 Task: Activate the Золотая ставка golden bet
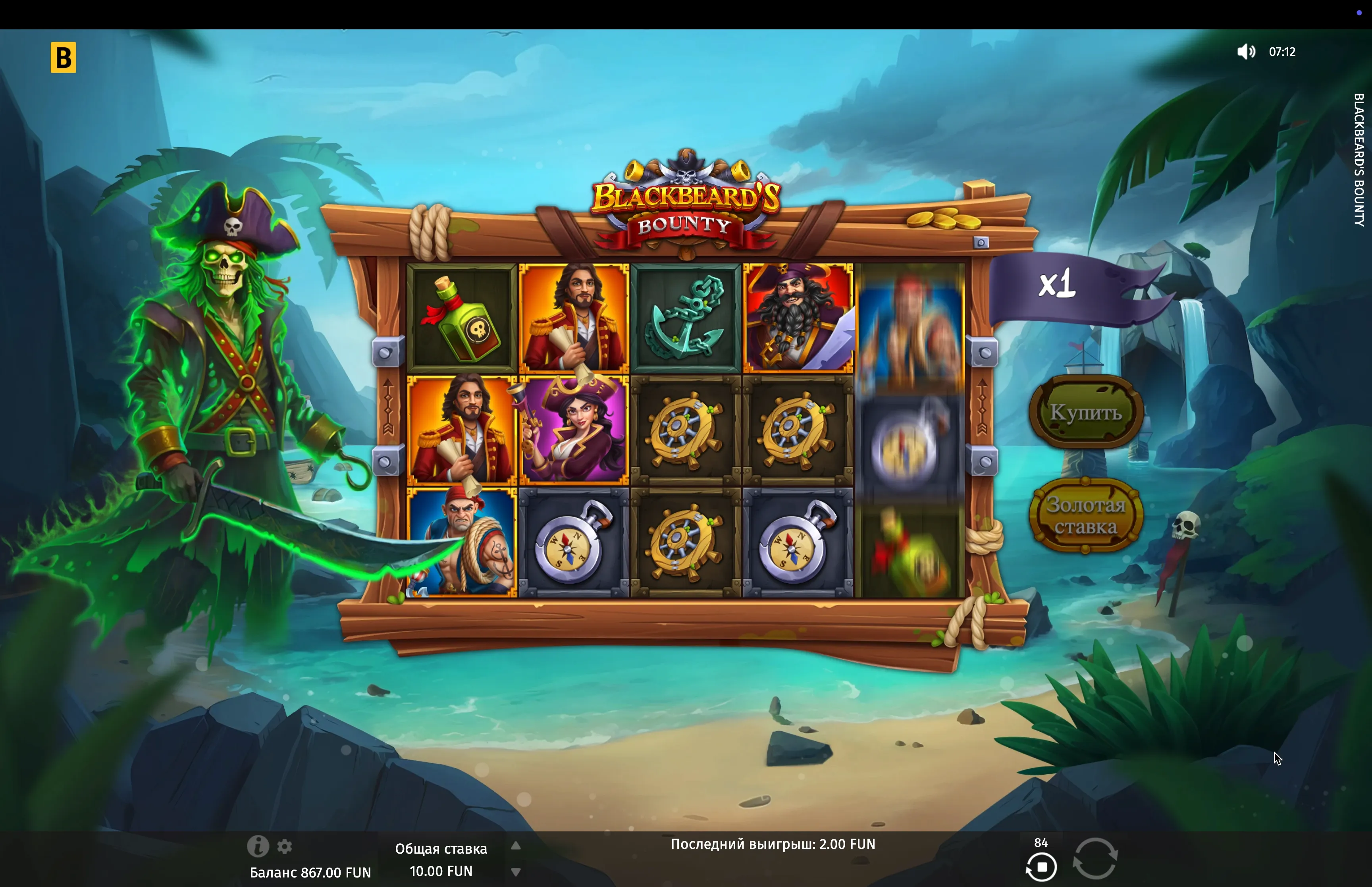coord(1085,515)
